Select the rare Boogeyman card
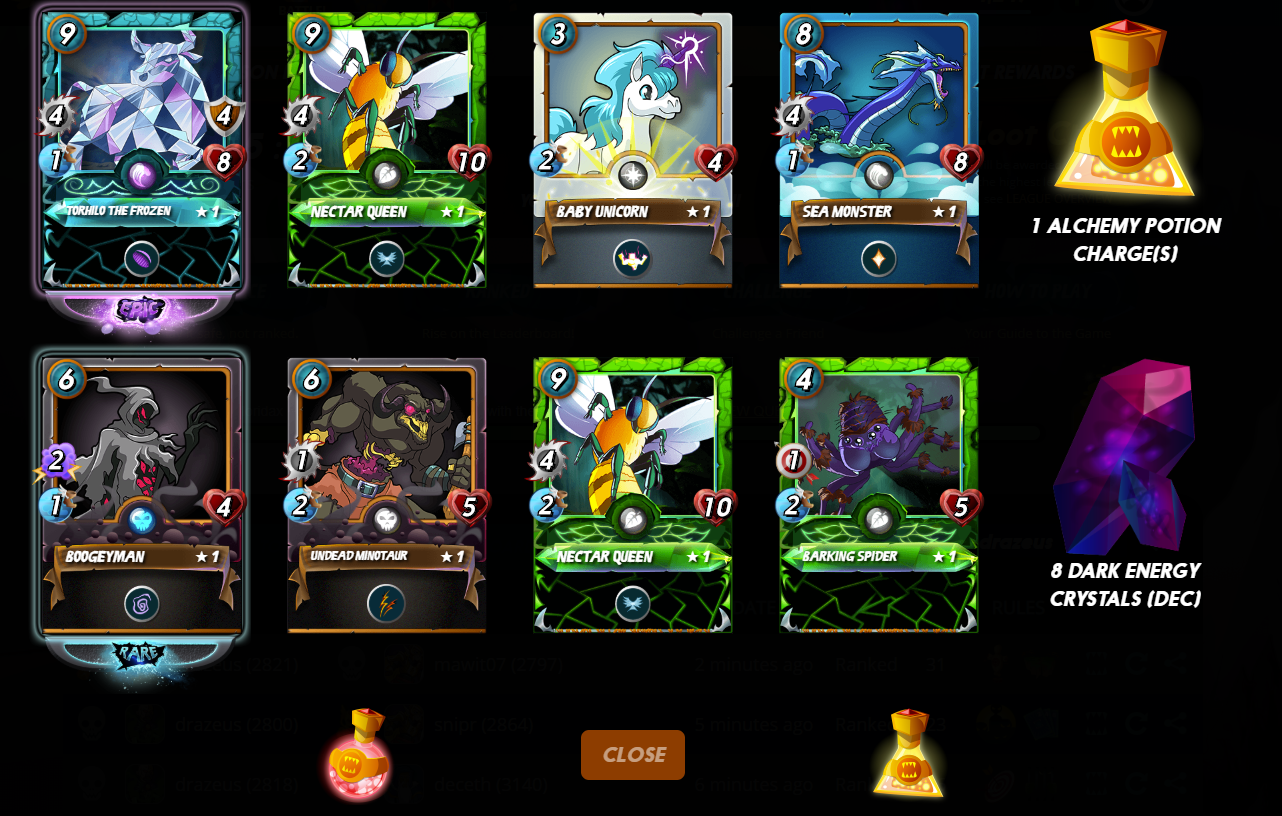 141,495
